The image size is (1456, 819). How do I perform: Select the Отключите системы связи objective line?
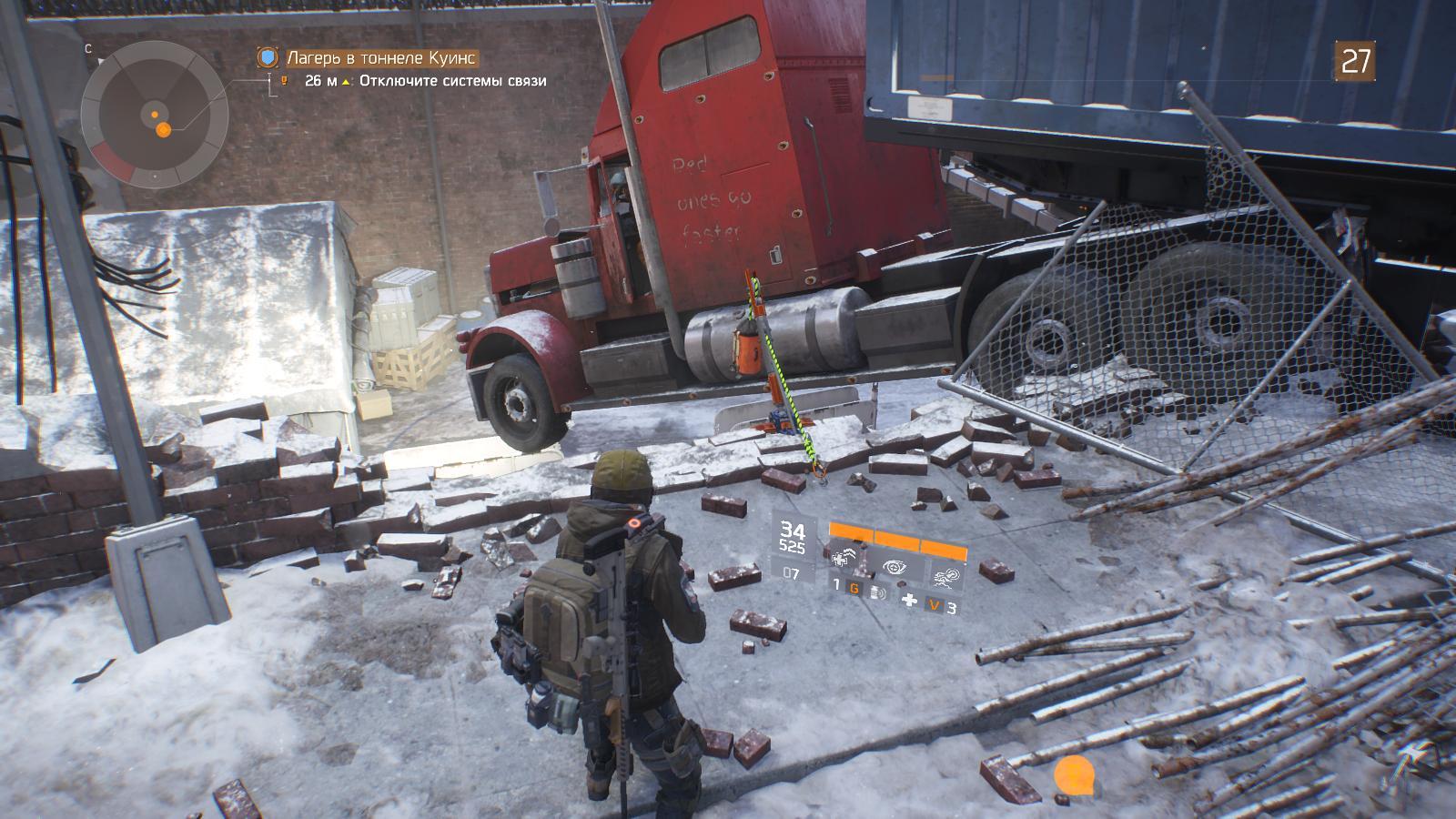tap(452, 81)
